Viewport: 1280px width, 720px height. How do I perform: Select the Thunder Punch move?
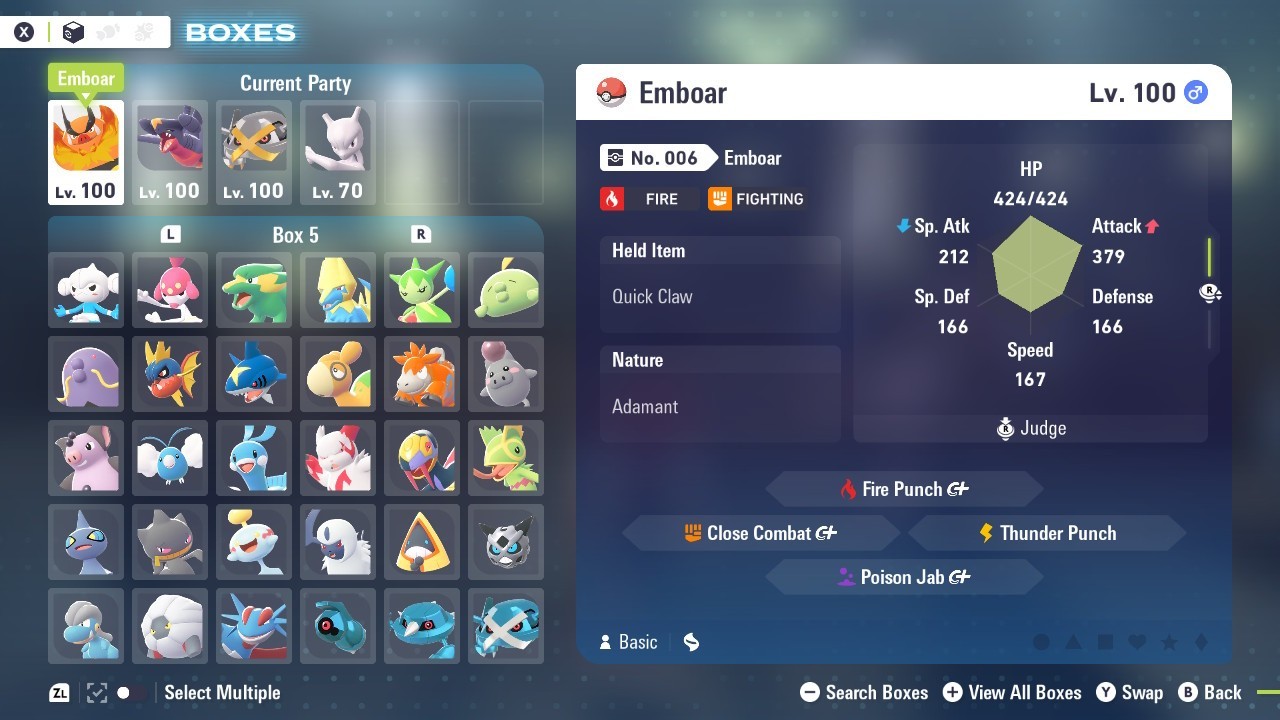(x=1047, y=533)
